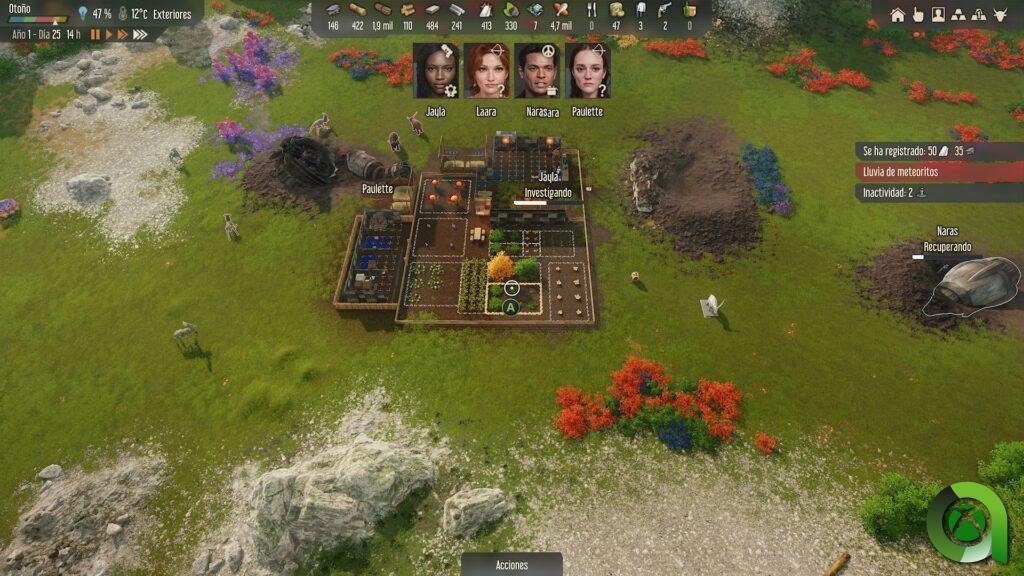Image resolution: width=1024 pixels, height=576 pixels.
Task: Open the survivor portrait menu icon
Action: coord(938,15)
